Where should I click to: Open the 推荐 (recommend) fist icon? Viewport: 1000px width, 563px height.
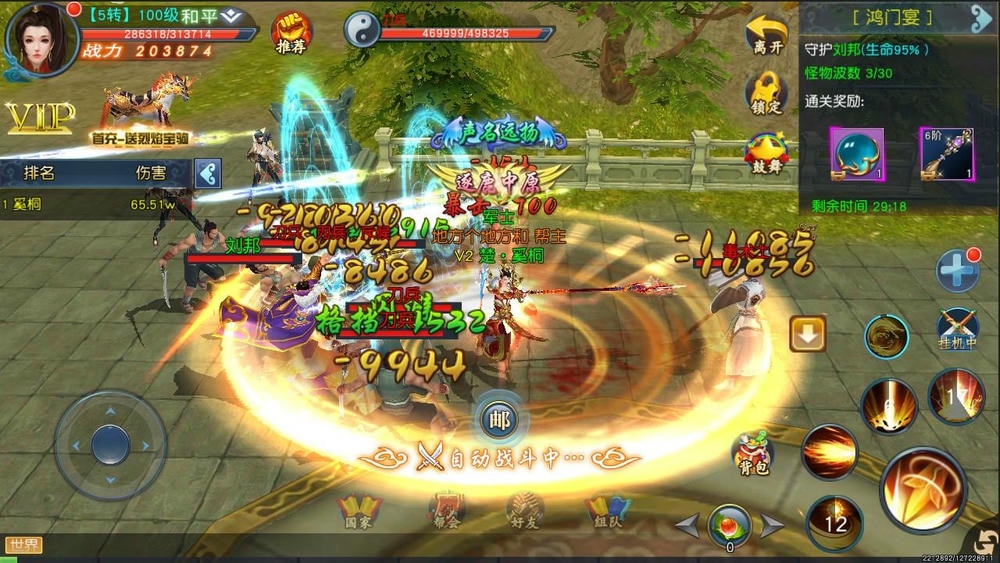pyautogui.click(x=291, y=31)
